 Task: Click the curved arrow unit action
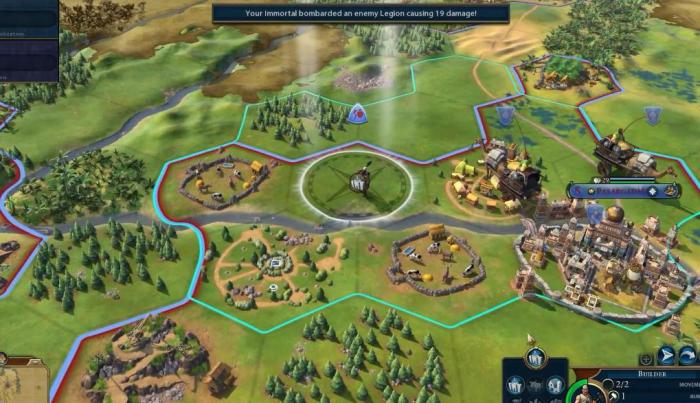pos(689,355)
